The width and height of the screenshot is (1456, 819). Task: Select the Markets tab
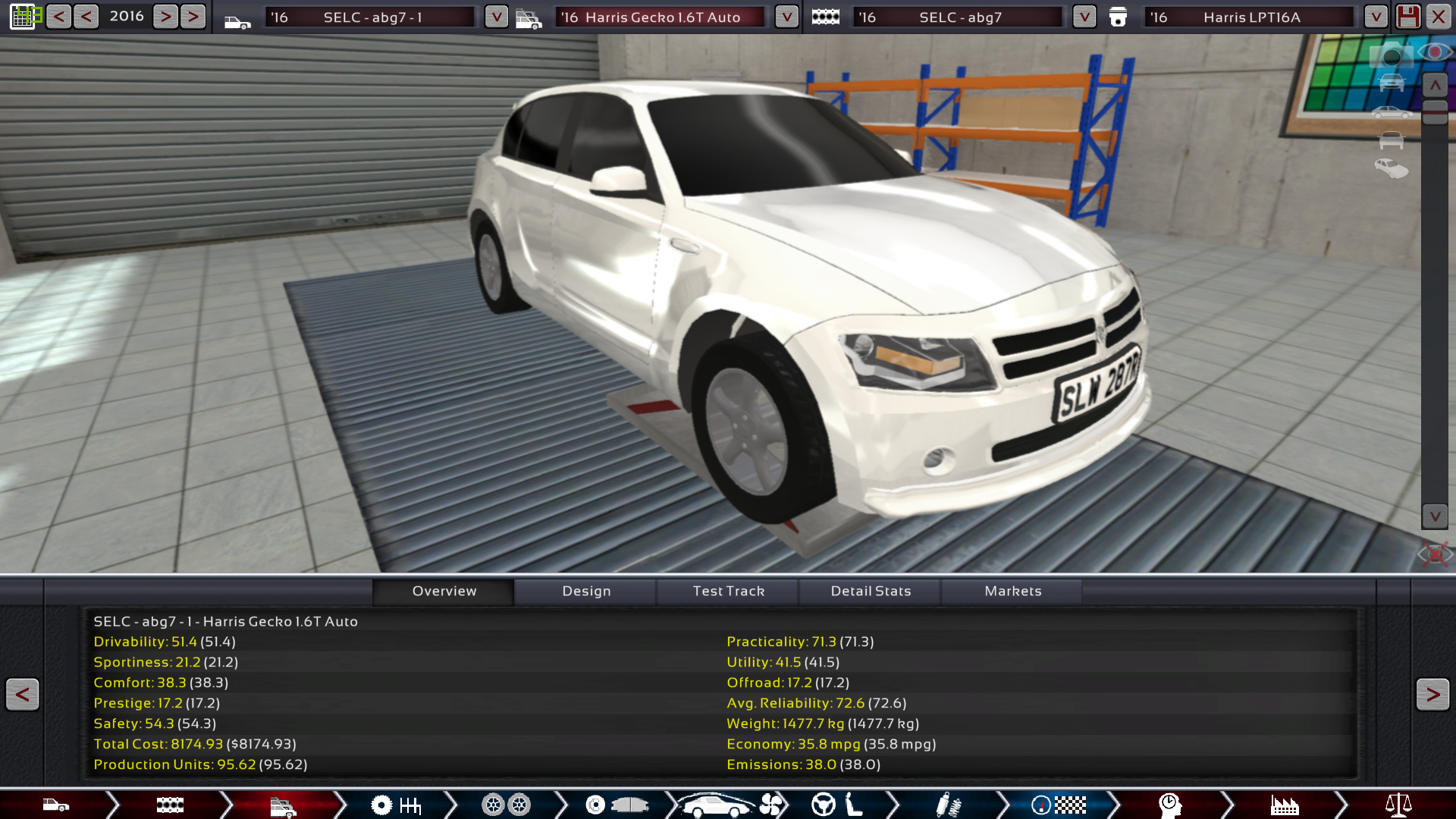pos(1012,591)
